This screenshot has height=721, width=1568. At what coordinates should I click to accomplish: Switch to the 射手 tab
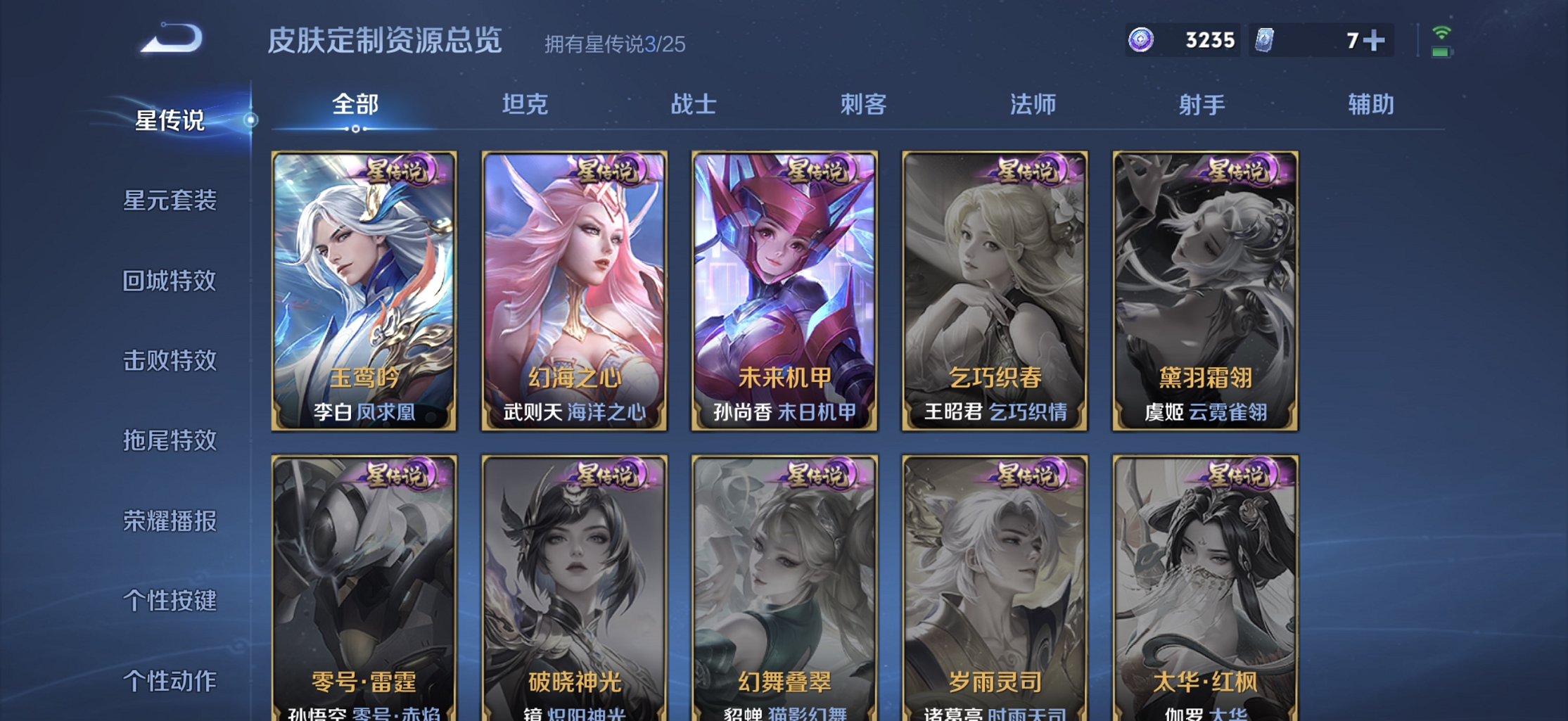point(1201,104)
